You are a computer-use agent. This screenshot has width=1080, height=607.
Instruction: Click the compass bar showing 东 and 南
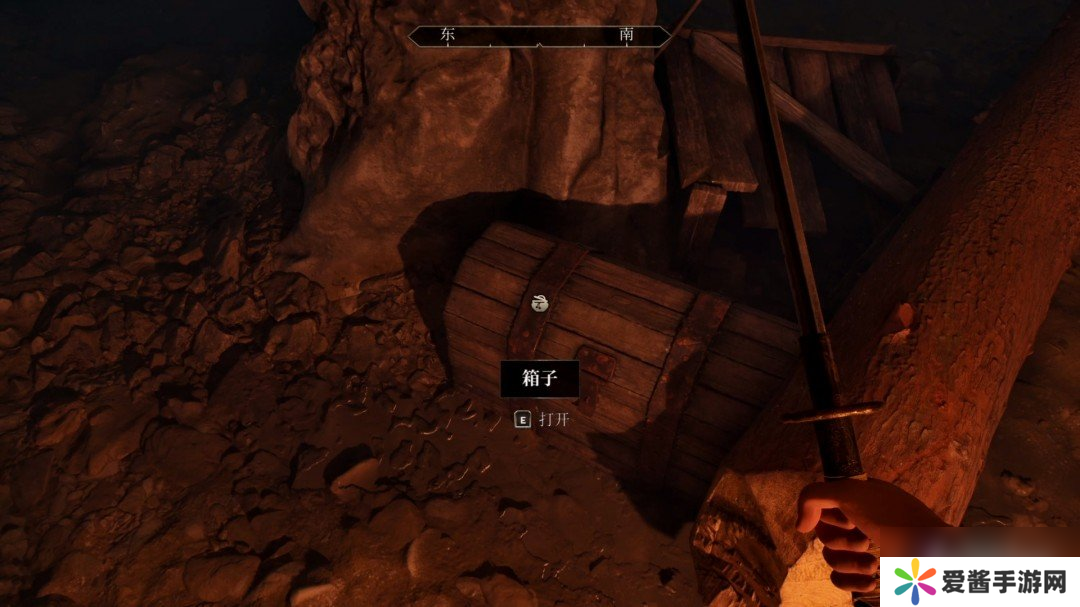tap(539, 36)
